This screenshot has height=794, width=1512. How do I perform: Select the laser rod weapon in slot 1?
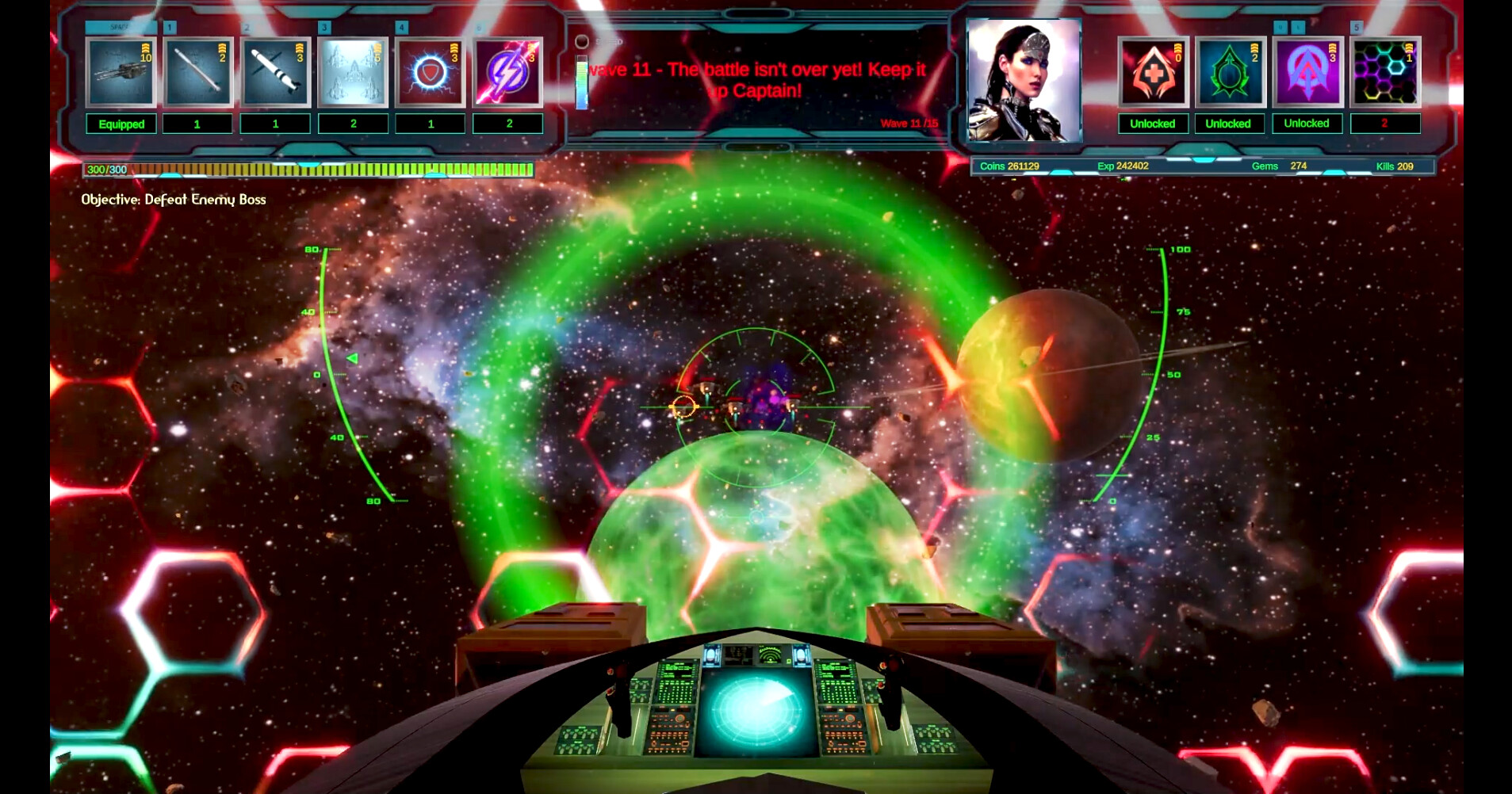pyautogui.click(x=197, y=73)
